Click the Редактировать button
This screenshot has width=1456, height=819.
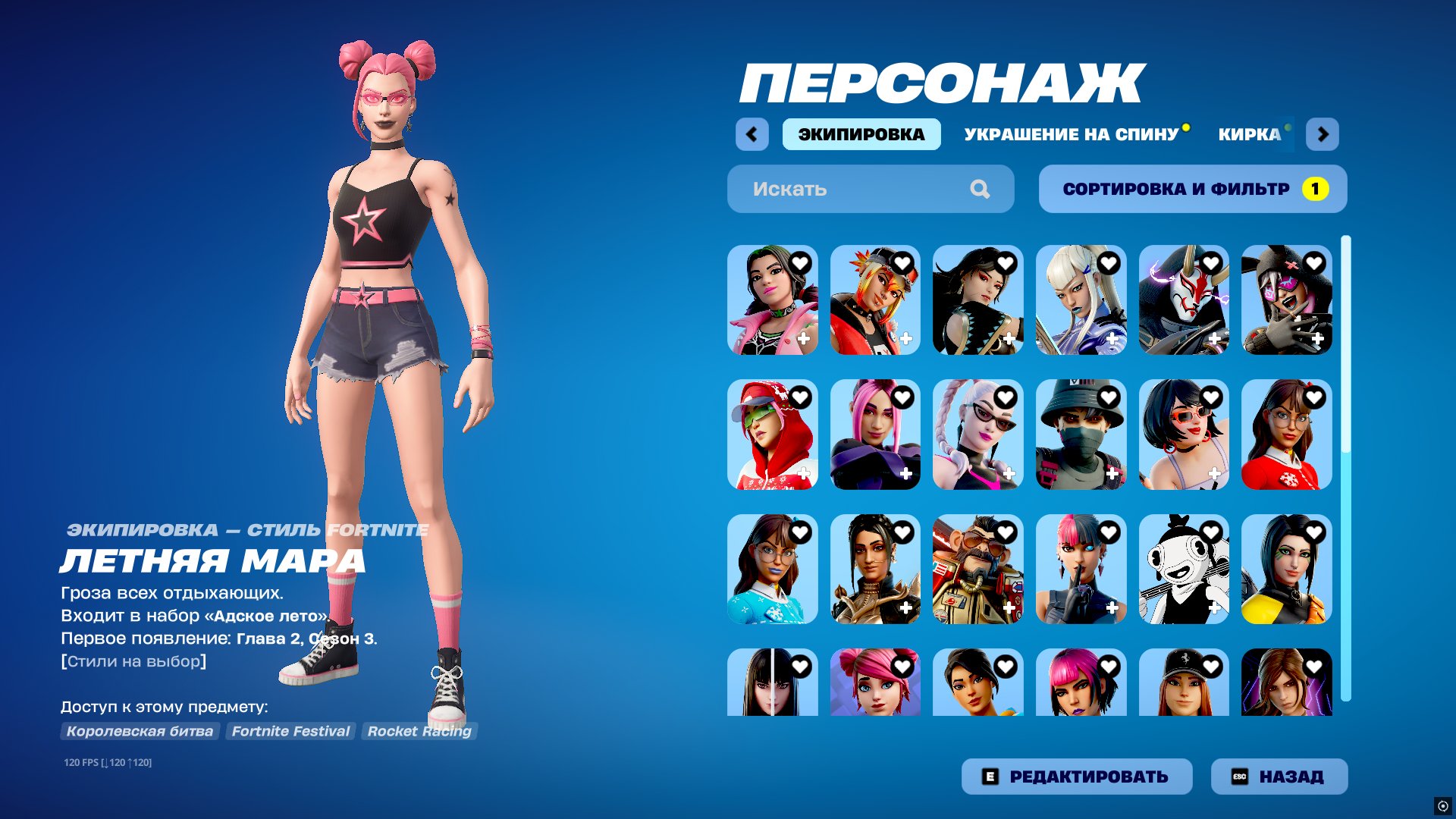[1077, 776]
